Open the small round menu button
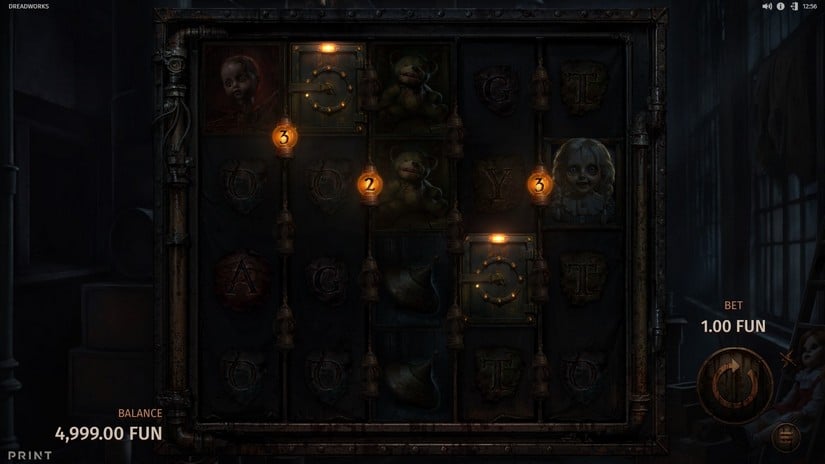Image resolution: width=825 pixels, height=464 pixels. 787,436
